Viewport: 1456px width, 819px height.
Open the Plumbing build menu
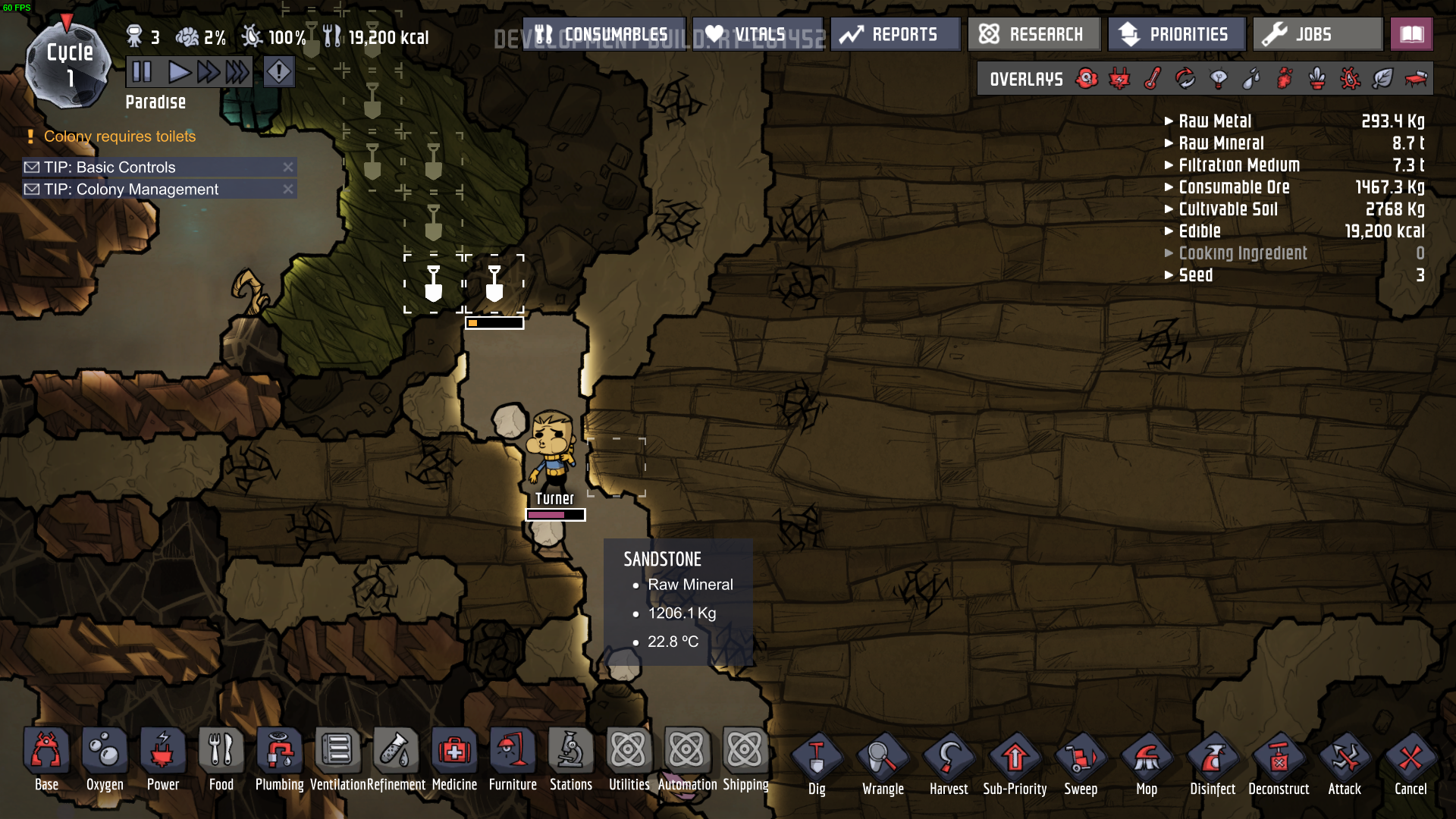point(279,760)
